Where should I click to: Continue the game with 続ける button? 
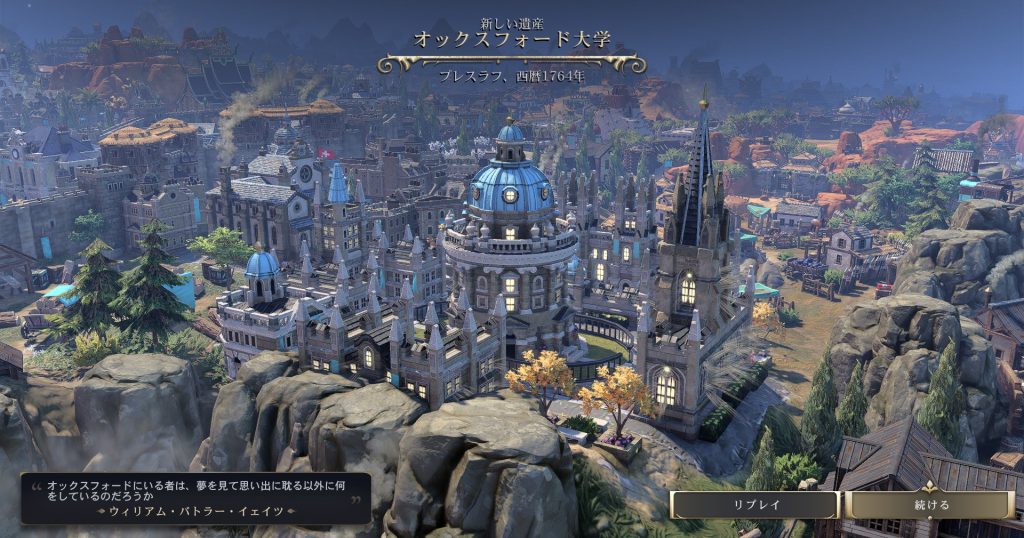click(929, 504)
